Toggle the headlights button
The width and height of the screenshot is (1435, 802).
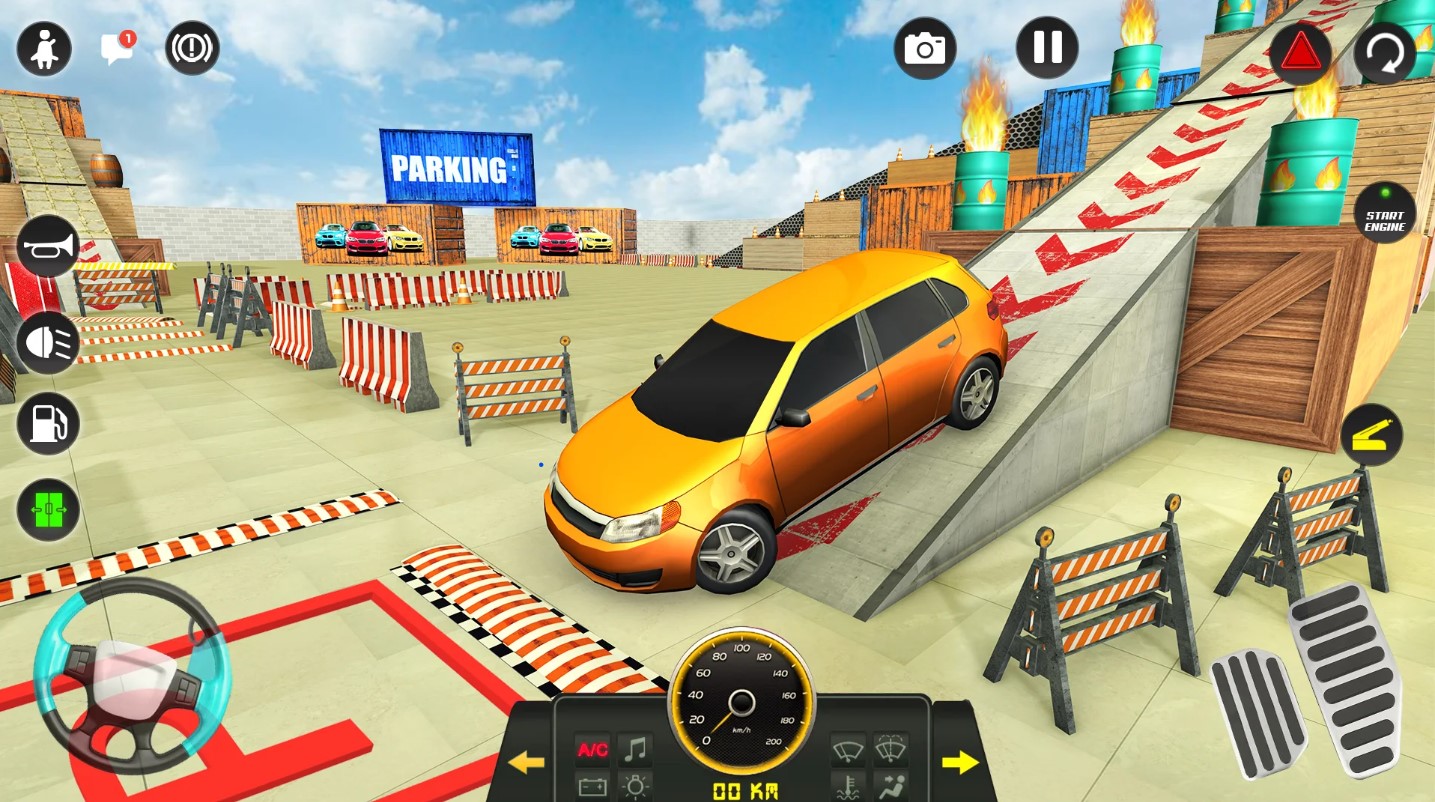pos(47,342)
